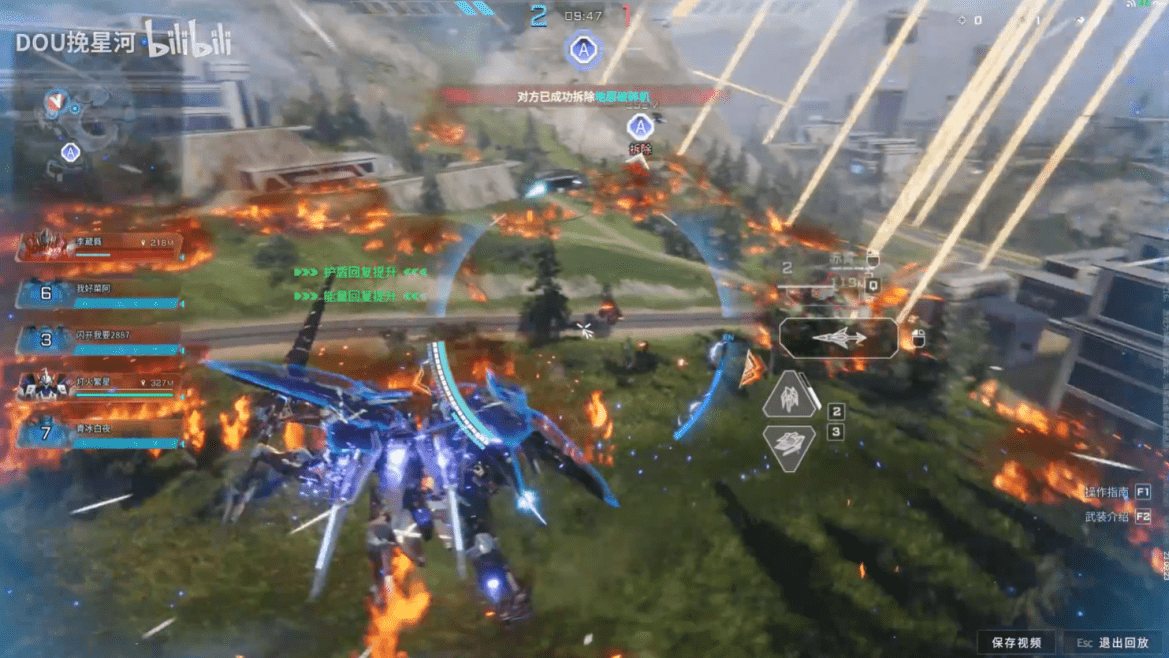Click the point A marker below the timer
The height and width of the screenshot is (658, 1169).
582,49
